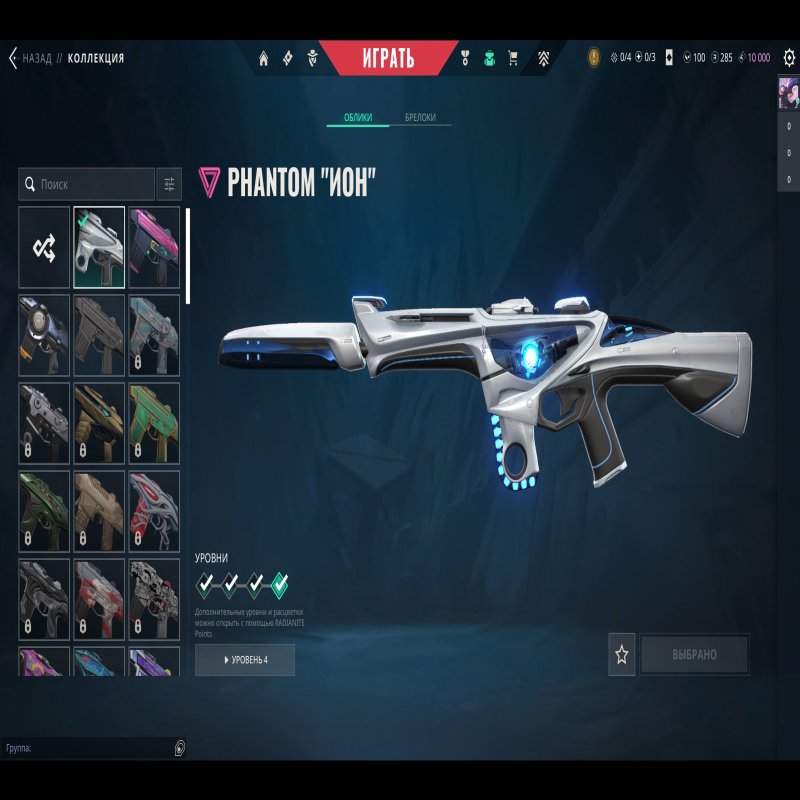Go back using the НАЗАД arrow

click(x=14, y=58)
